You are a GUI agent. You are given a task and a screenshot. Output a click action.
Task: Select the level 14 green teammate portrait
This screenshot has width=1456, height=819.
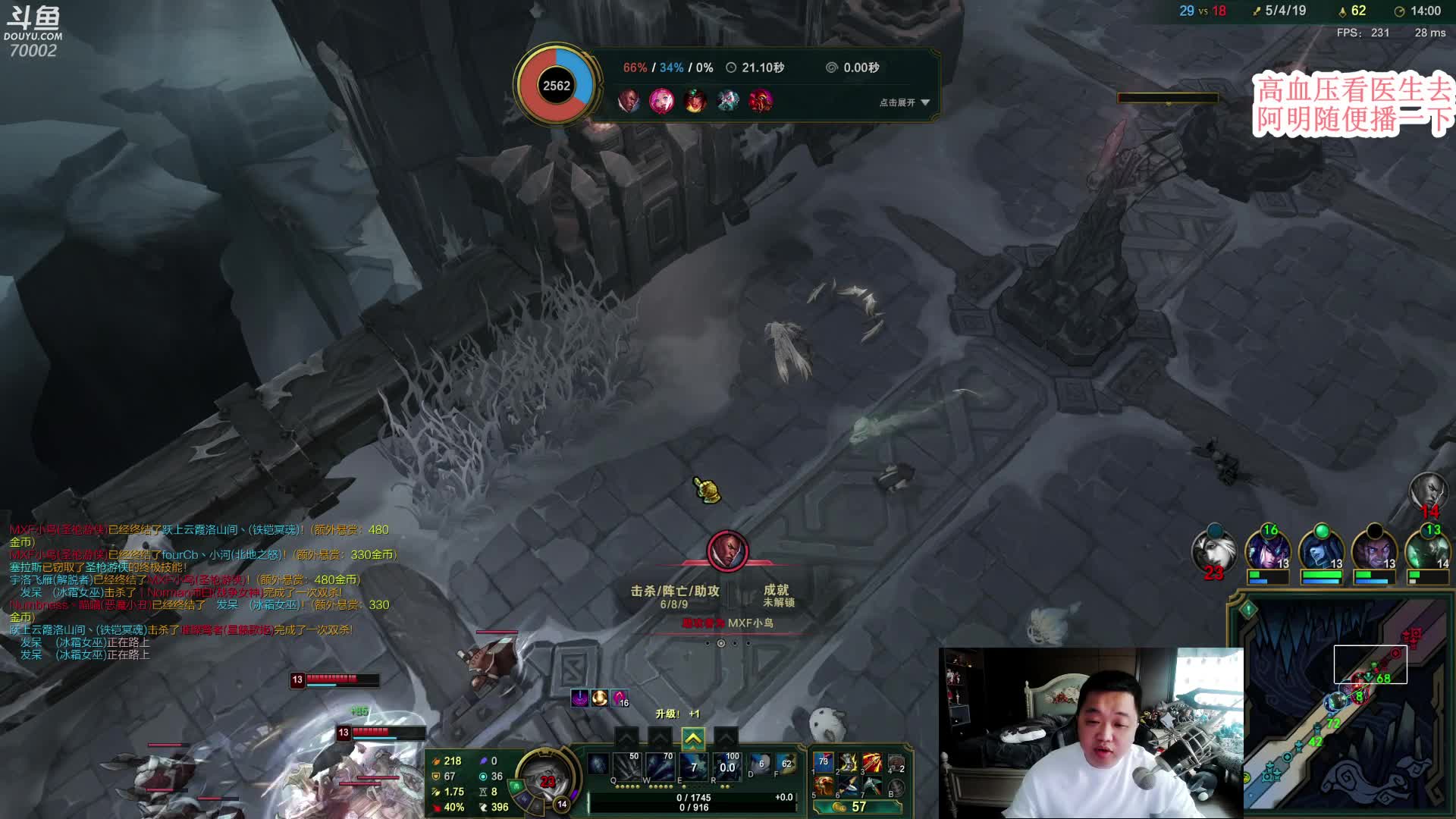(1427, 551)
